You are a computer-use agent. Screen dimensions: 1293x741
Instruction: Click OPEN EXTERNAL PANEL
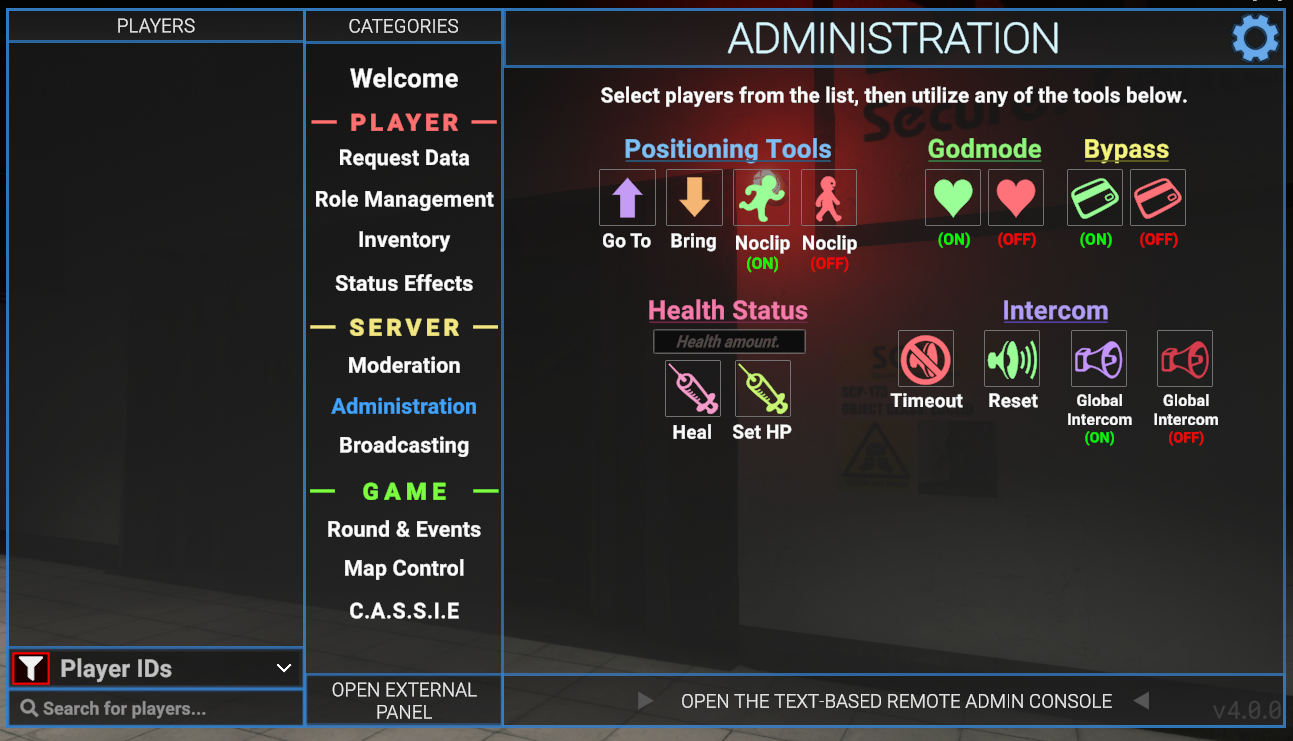[x=403, y=700]
